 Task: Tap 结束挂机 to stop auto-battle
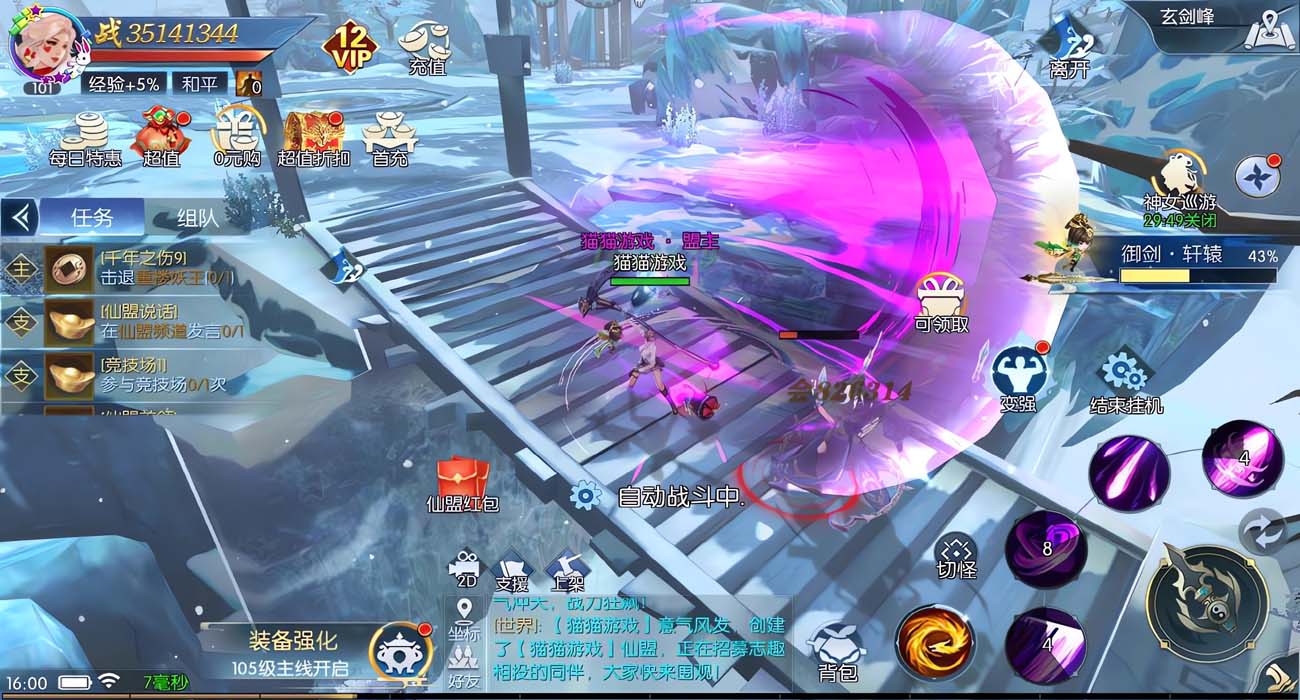pyautogui.click(x=1126, y=379)
